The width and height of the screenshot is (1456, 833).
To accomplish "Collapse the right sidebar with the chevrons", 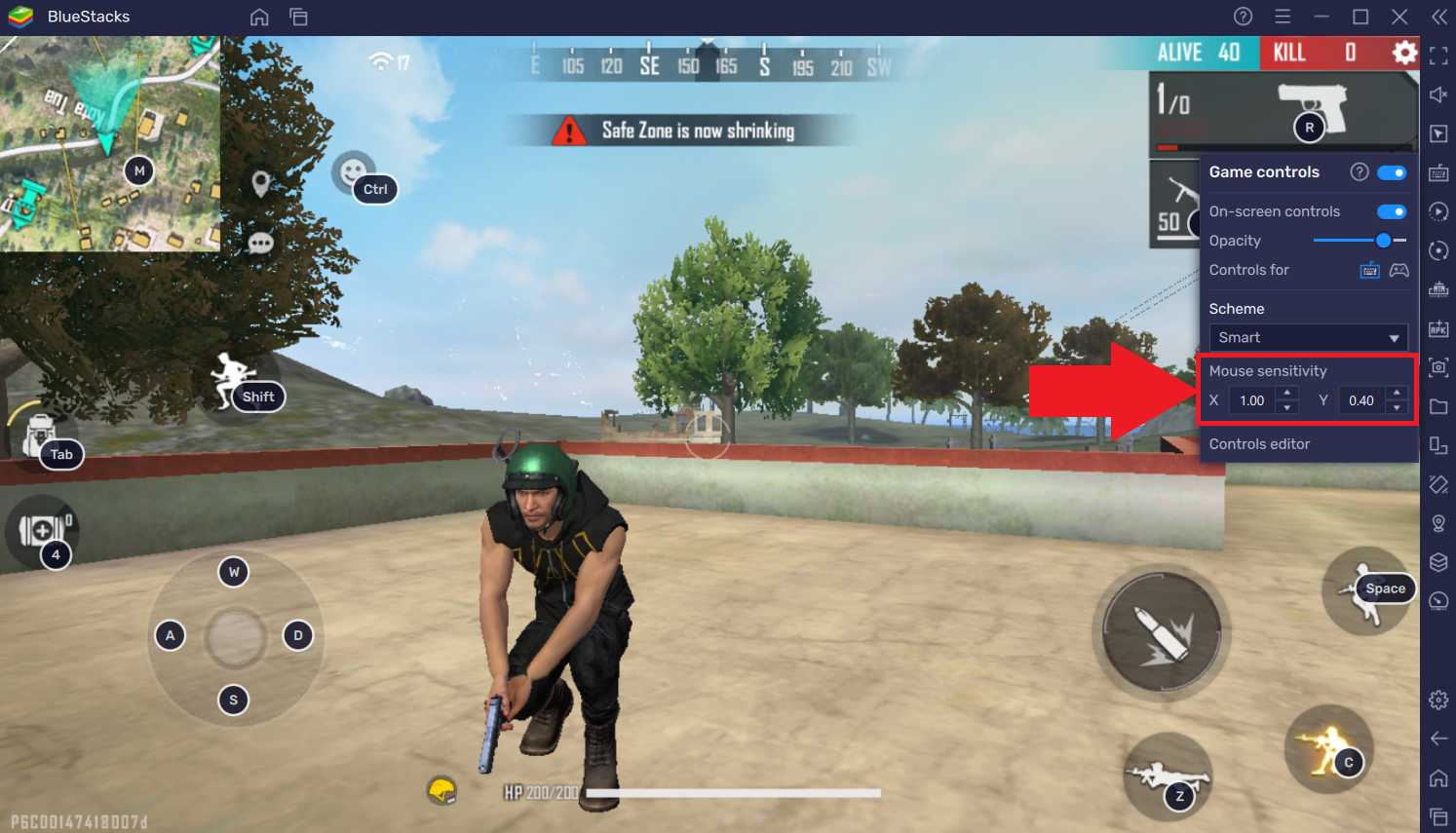I will pyautogui.click(x=1438, y=17).
